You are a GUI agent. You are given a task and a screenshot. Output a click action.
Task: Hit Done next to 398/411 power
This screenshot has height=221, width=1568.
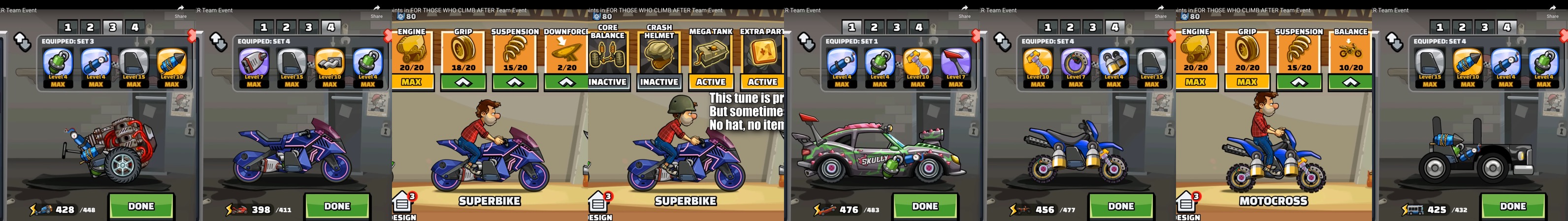337,206
